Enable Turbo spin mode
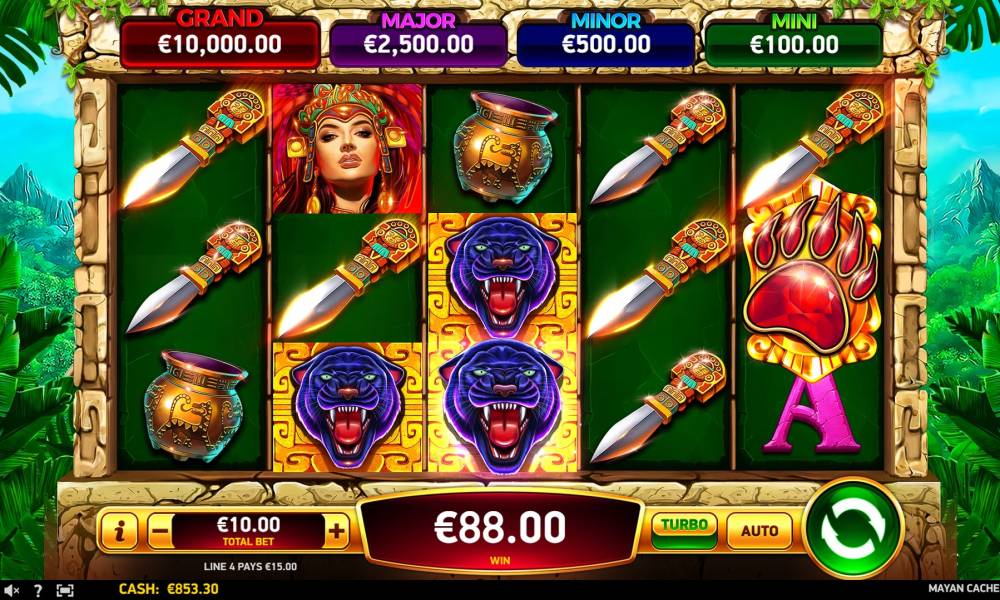The height and width of the screenshot is (600, 1000). [684, 527]
